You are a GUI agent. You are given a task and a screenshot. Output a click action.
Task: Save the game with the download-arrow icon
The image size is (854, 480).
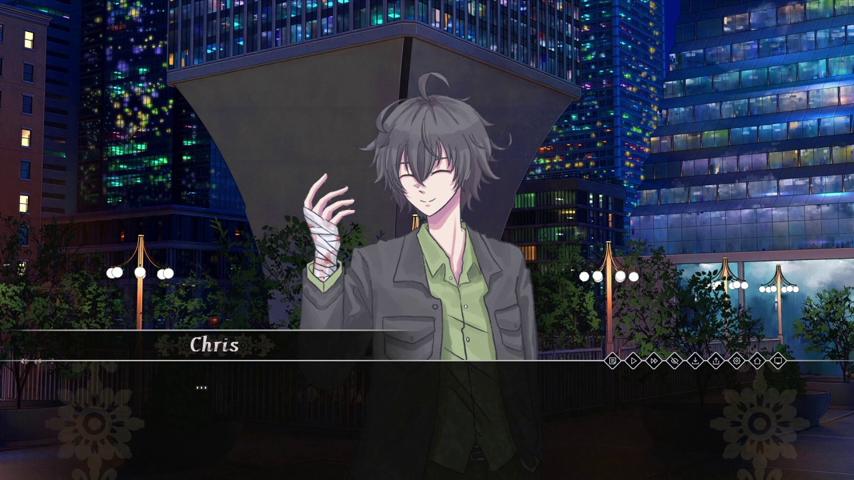(x=696, y=361)
